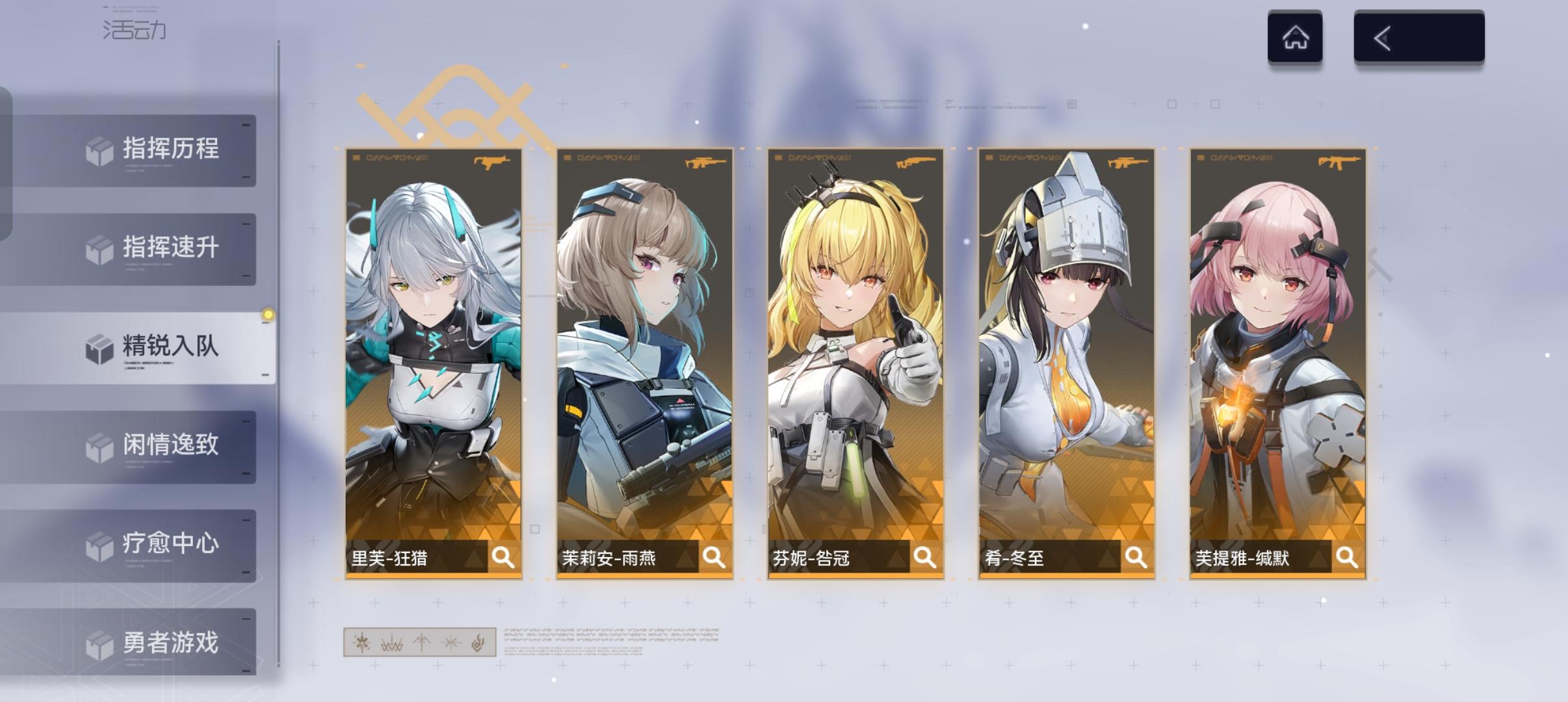
Task: Open the magnifier preview on 芙提雅-缄默 card
Action: coord(1347,558)
